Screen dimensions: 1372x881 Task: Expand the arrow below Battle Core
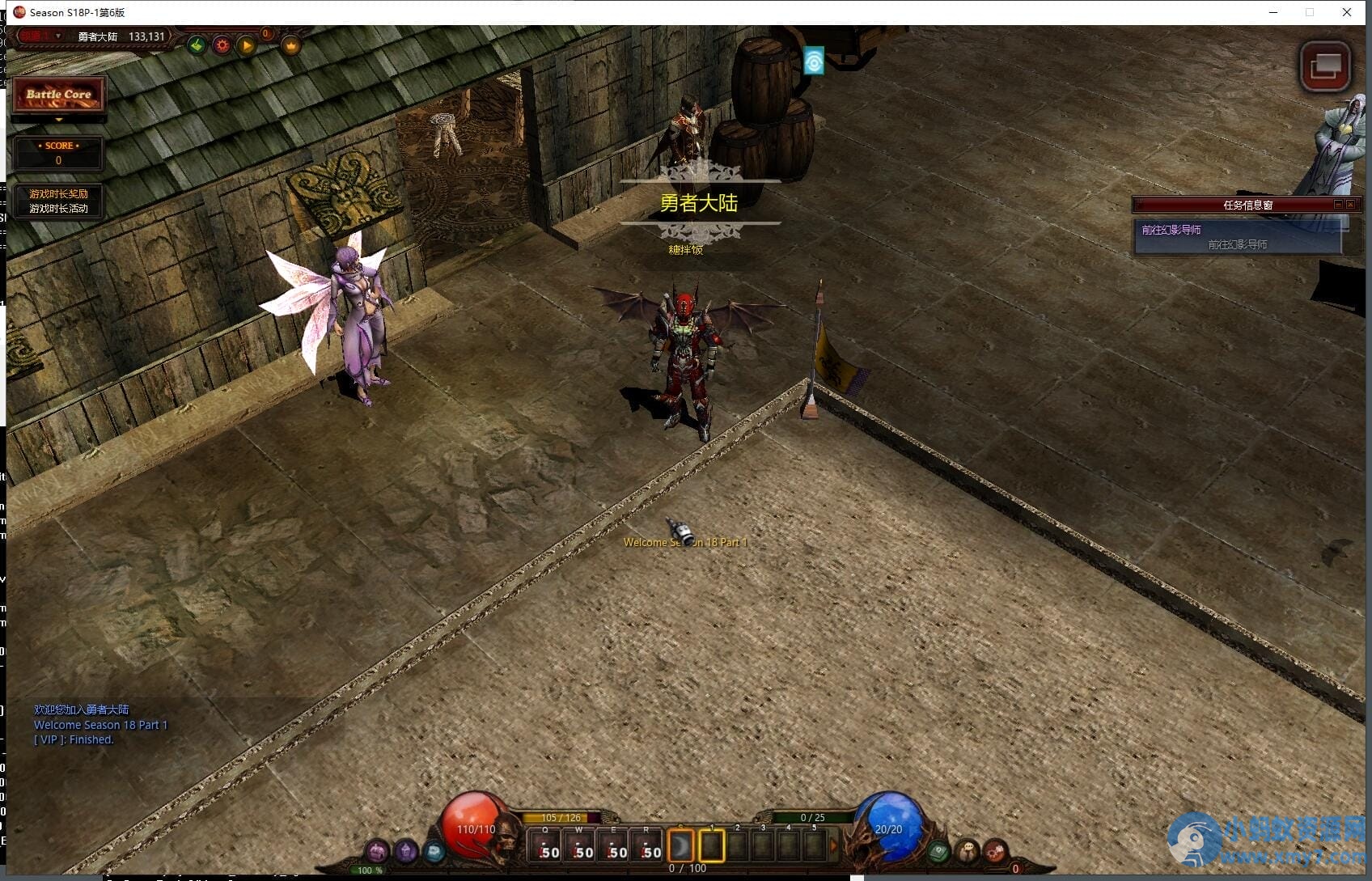click(58, 120)
